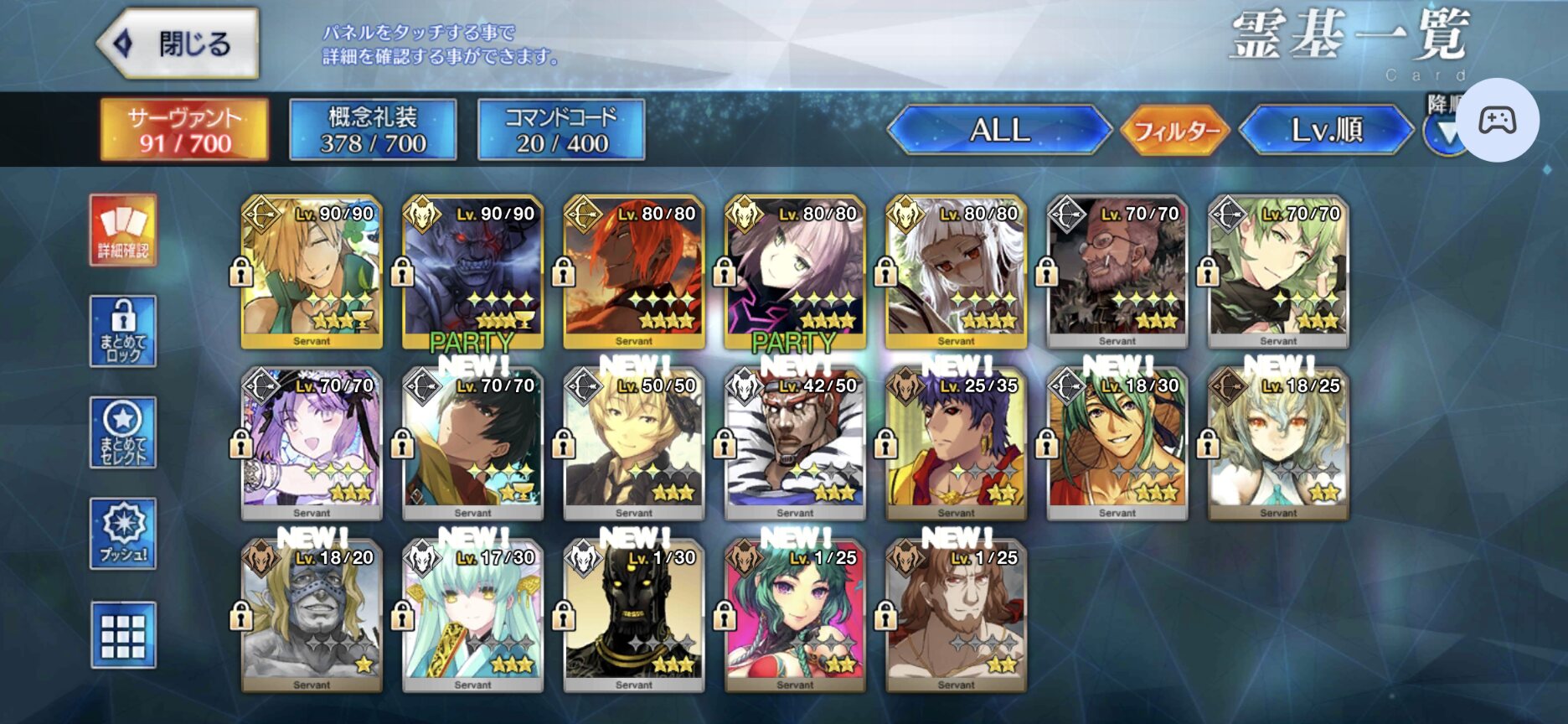Switch to the サーヴァント tab
The height and width of the screenshot is (724, 1568).
[x=184, y=130]
